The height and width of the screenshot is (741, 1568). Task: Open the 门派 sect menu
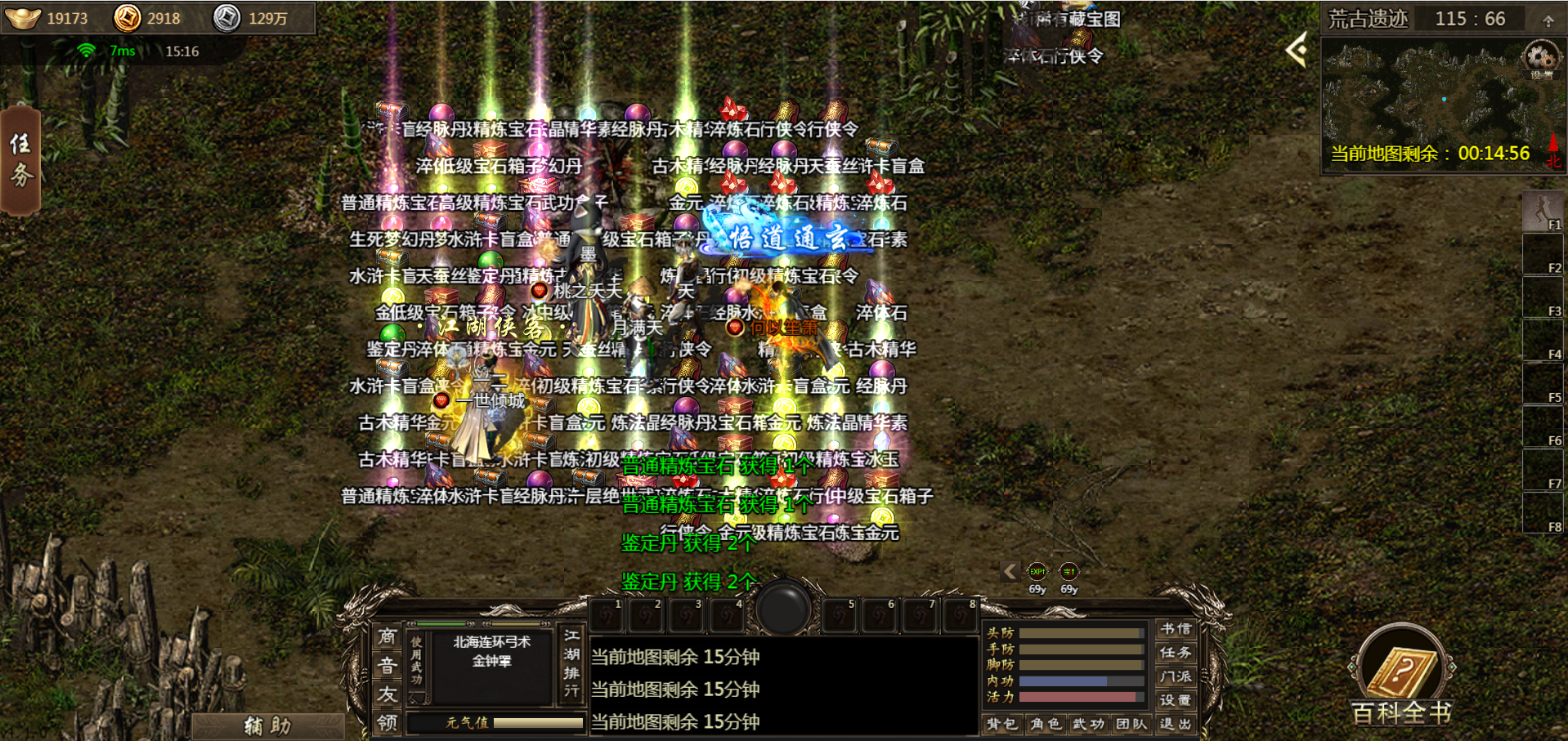1175,676
